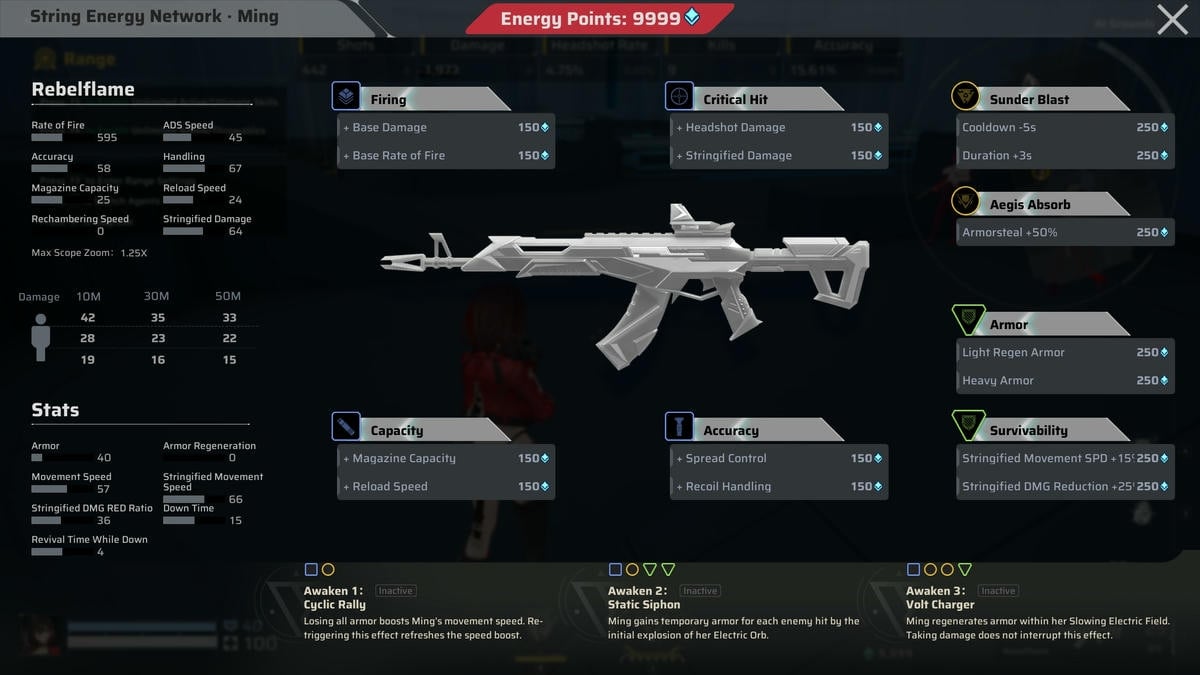Buy the Reload Speed upgrade

click(x=445, y=487)
